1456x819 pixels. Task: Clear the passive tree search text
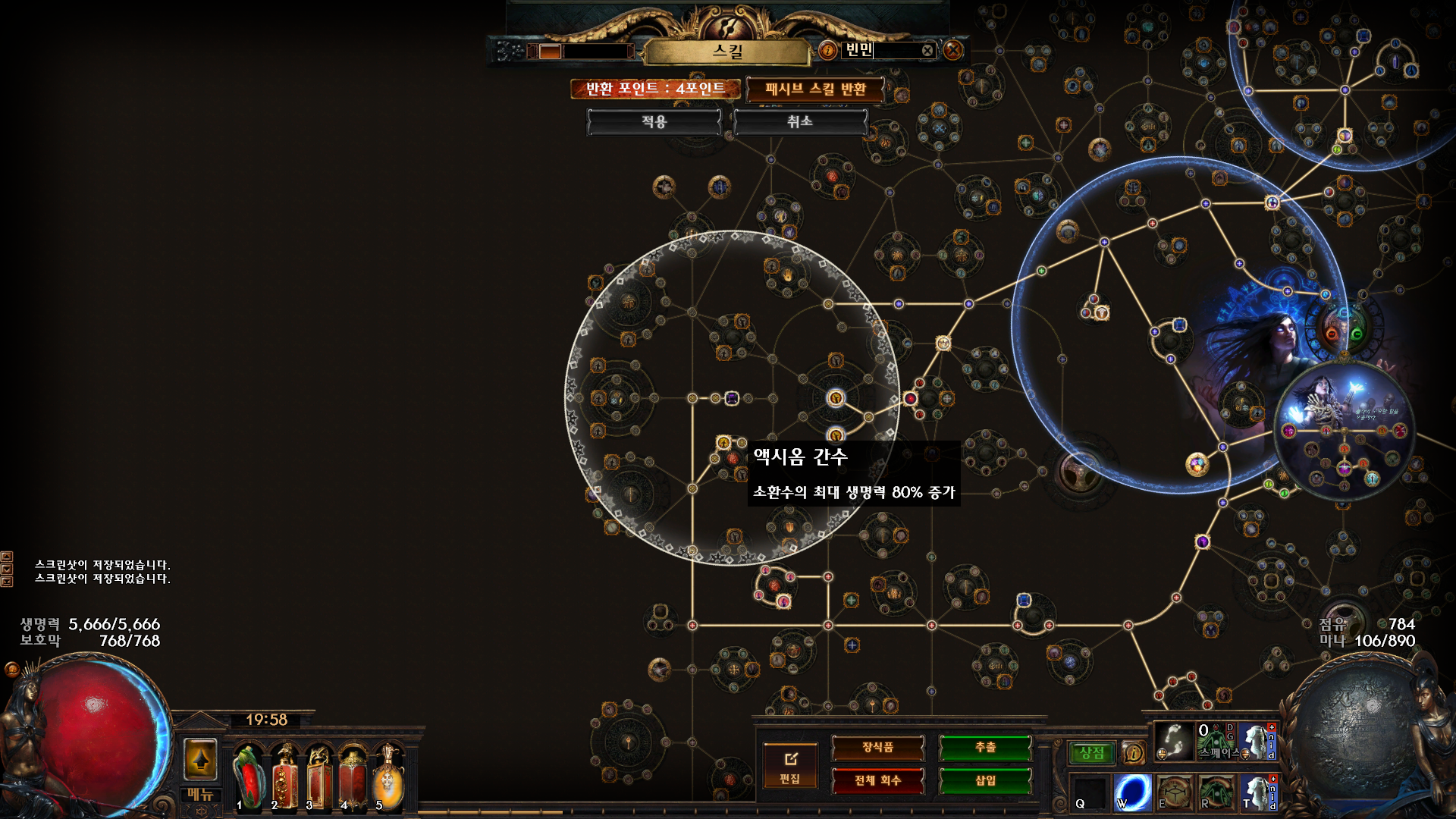(x=927, y=51)
